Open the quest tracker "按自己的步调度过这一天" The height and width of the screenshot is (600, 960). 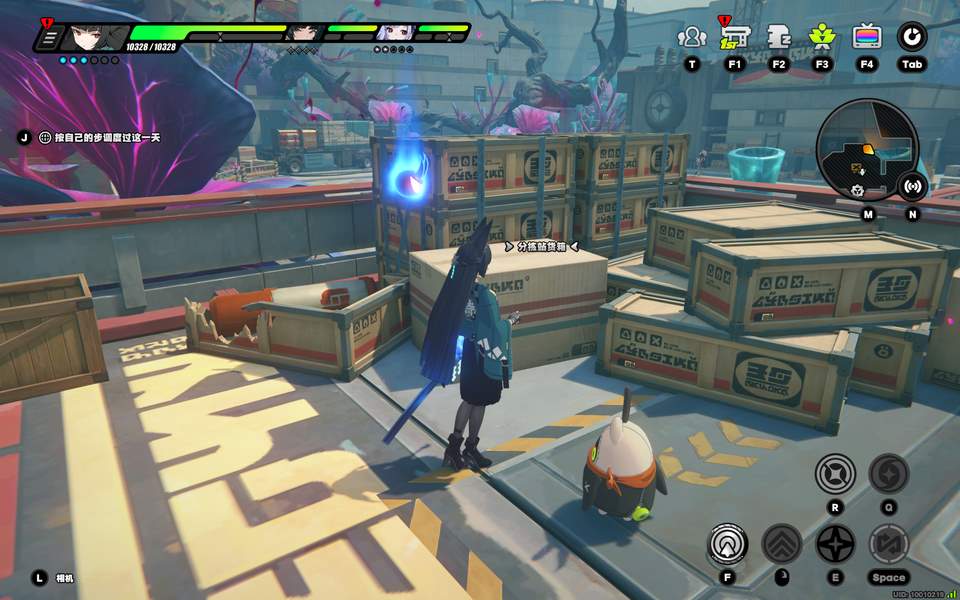pyautogui.click(x=100, y=137)
